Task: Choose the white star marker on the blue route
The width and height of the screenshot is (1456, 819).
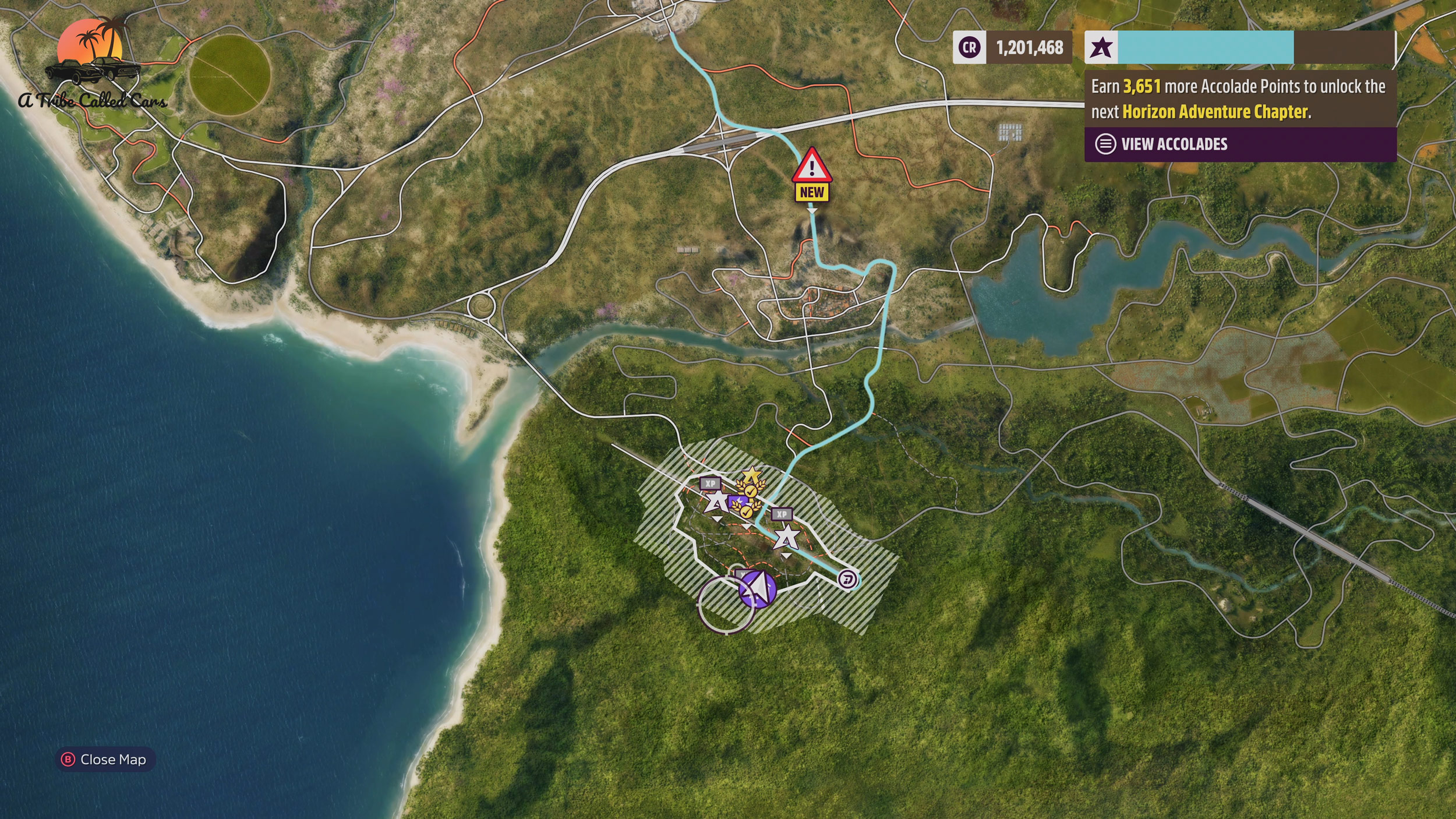Action: click(x=786, y=536)
